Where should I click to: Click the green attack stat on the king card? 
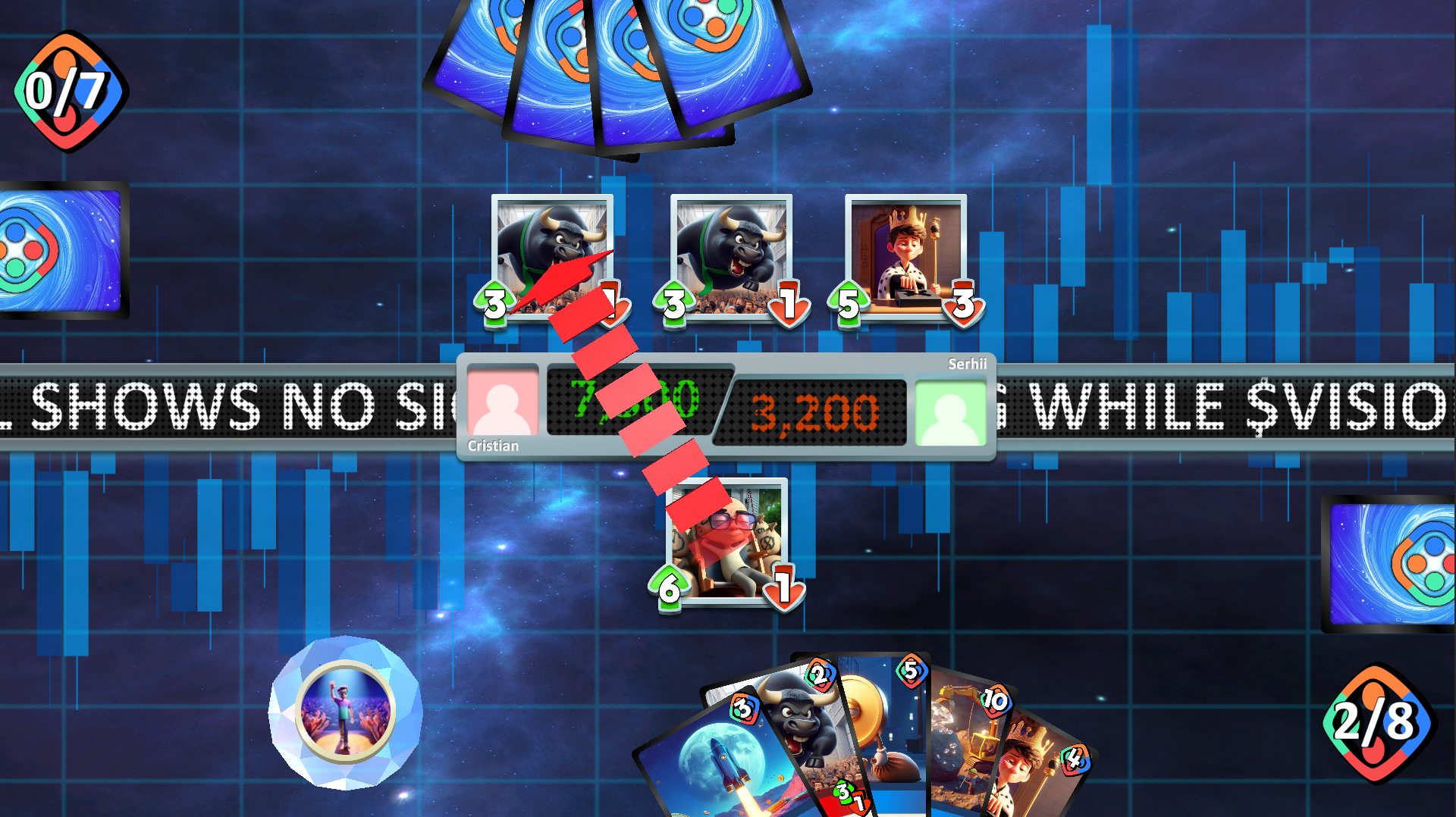coord(847,303)
